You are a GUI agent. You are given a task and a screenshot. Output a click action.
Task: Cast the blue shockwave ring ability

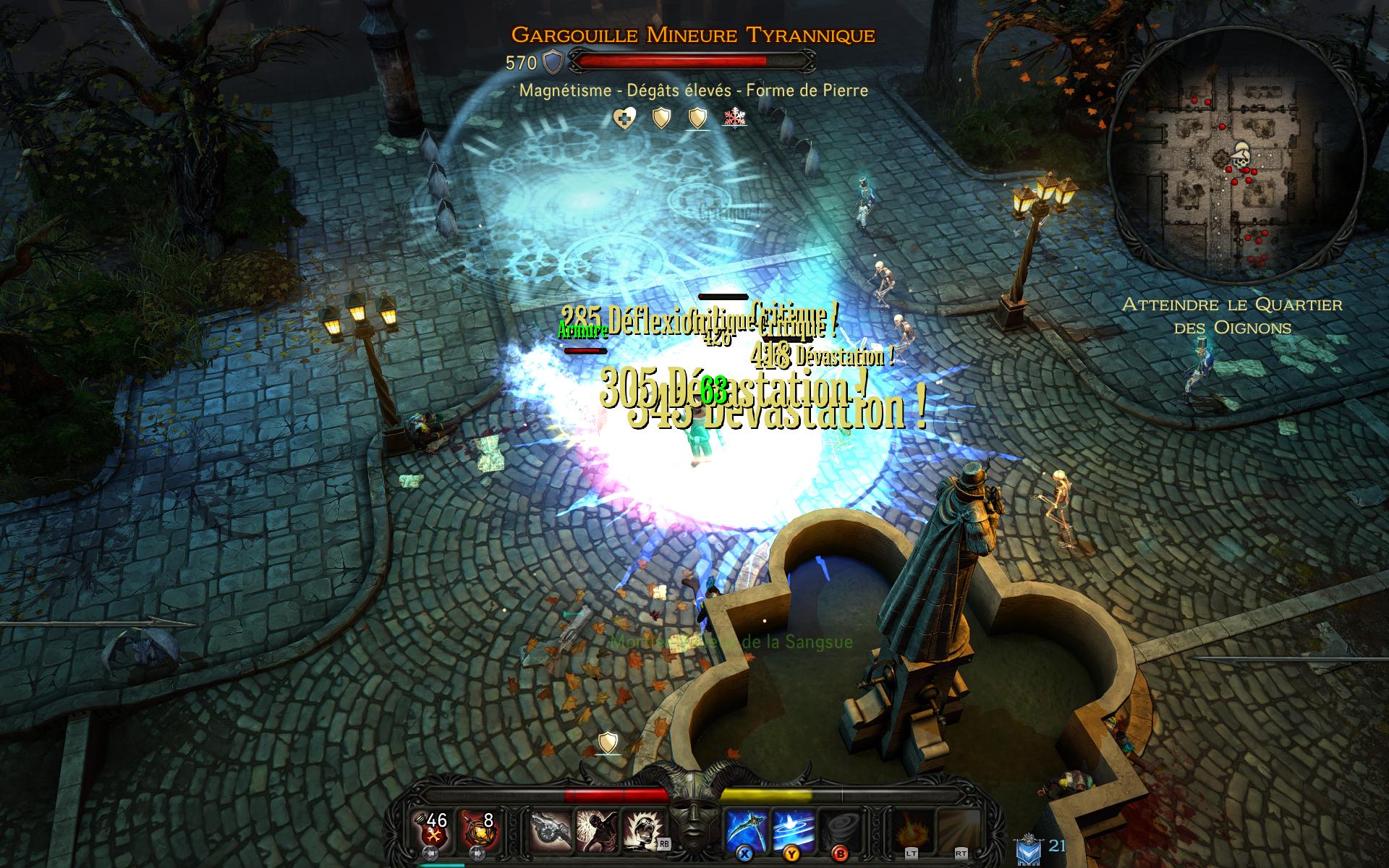793,828
